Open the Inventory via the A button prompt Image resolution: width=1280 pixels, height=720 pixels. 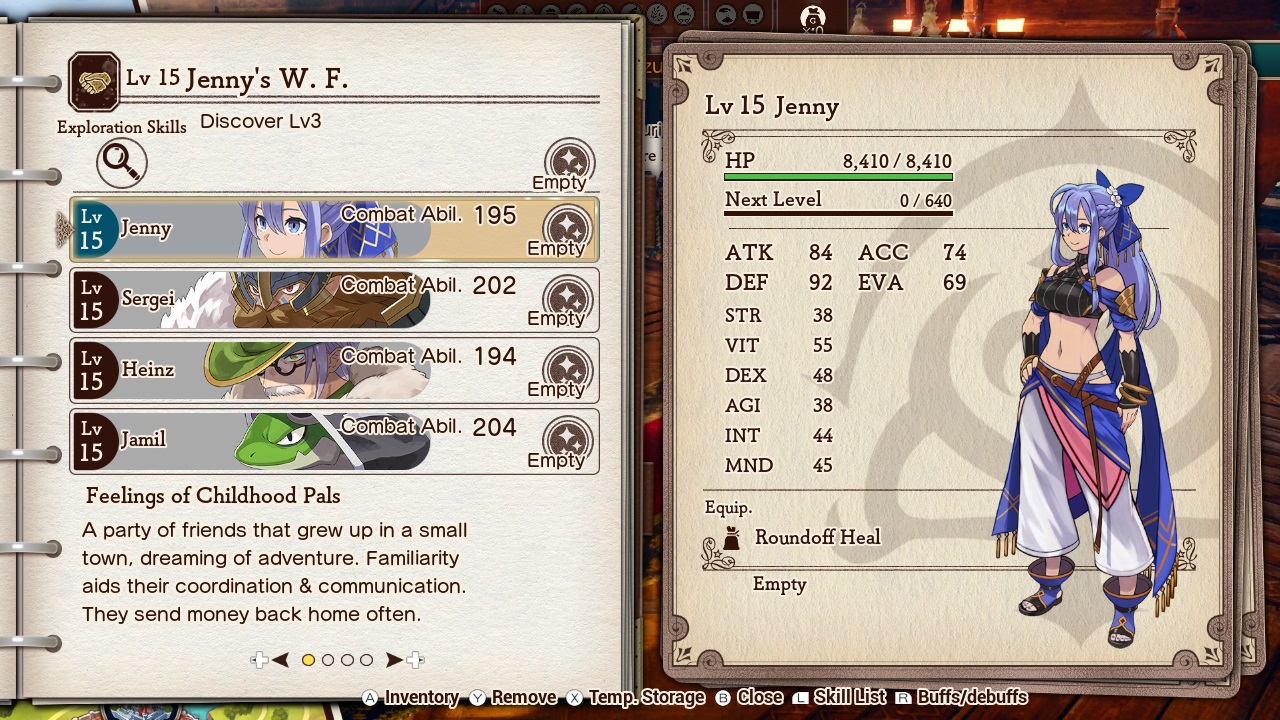click(x=407, y=697)
